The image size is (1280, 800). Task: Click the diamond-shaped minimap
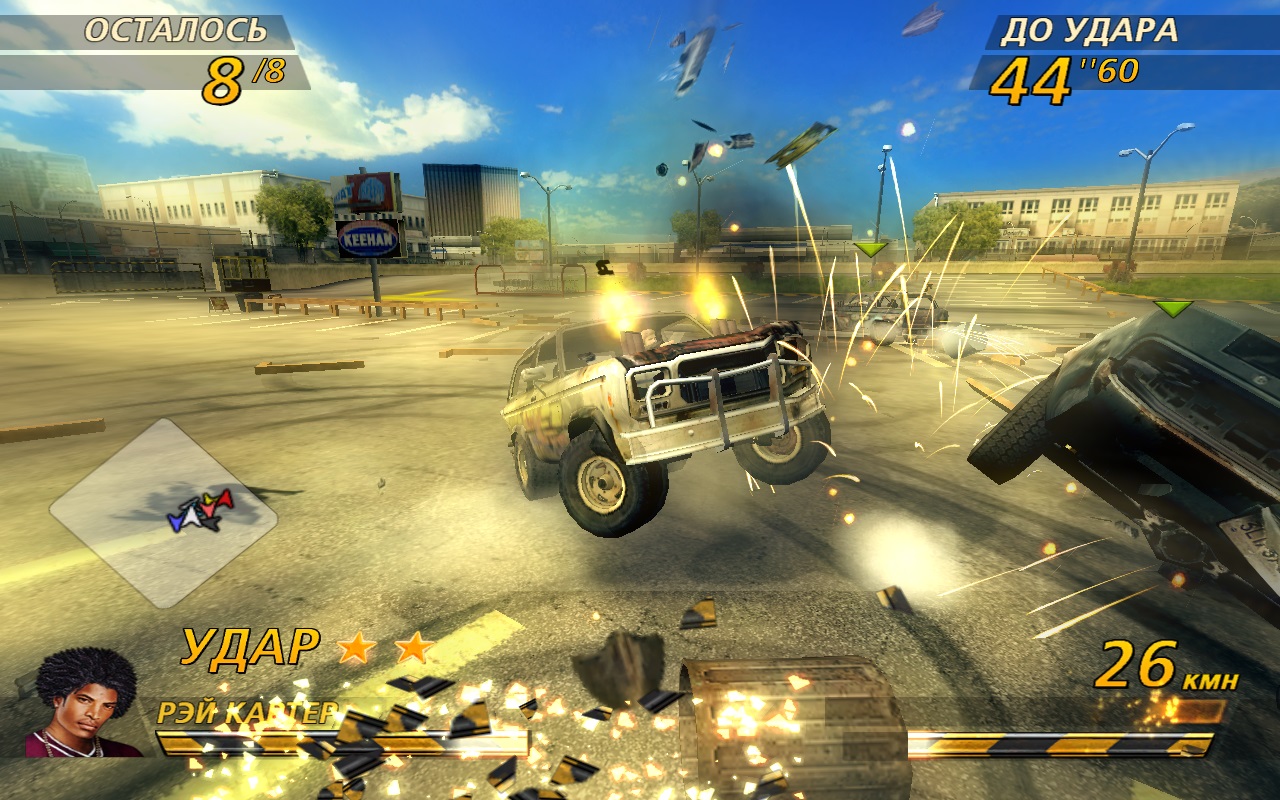click(x=163, y=512)
